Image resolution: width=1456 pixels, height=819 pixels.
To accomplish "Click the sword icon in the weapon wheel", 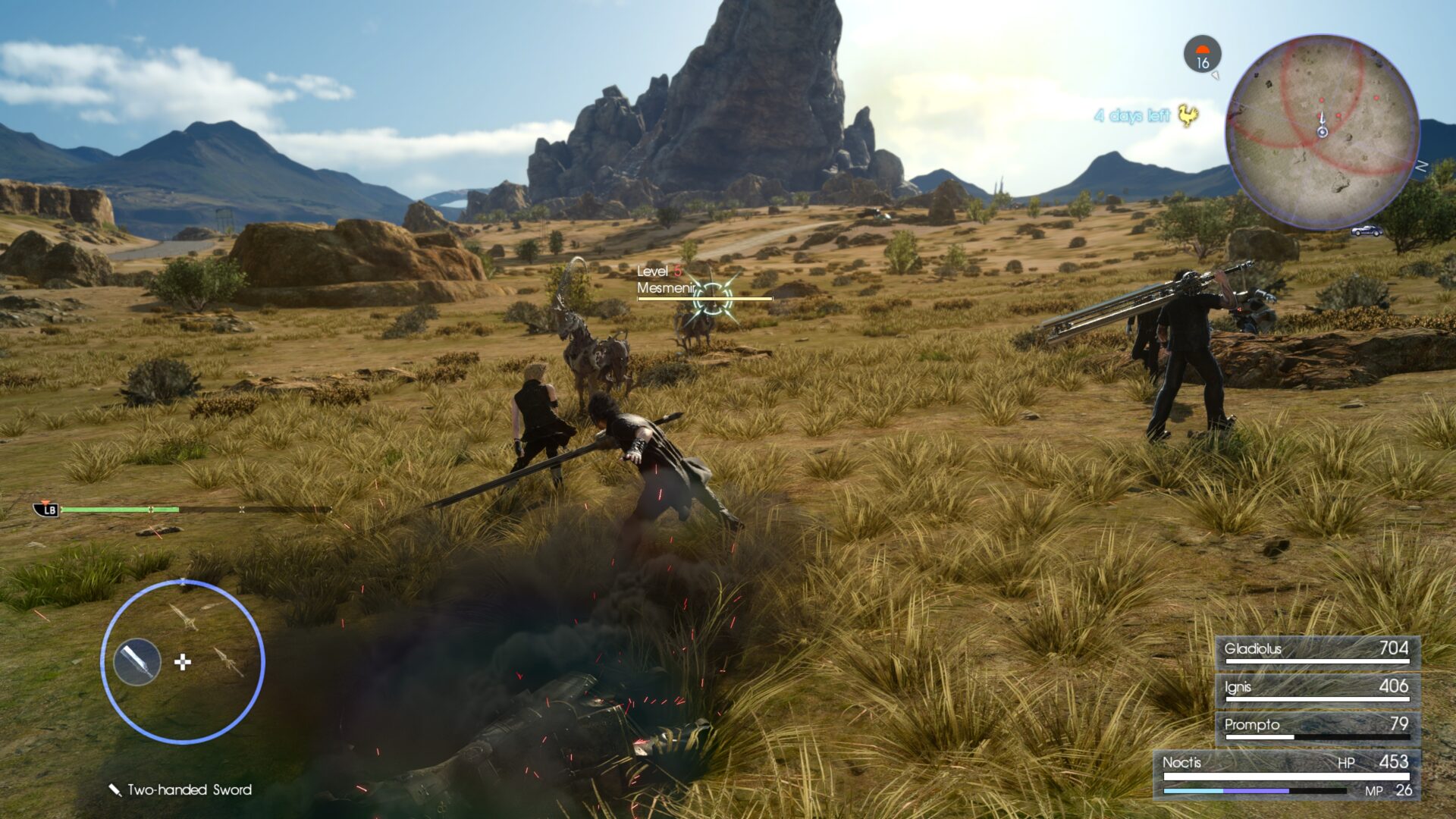I will pos(186,617).
